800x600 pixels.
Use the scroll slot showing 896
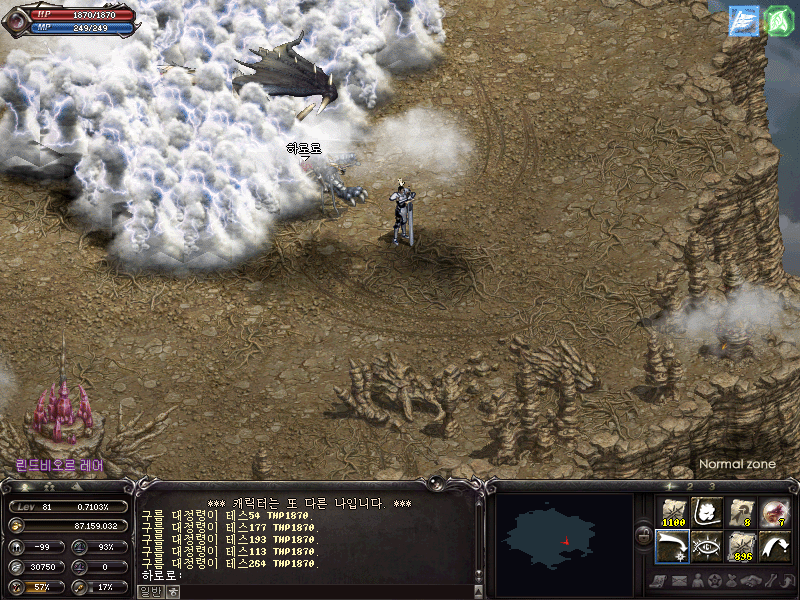[x=740, y=547]
